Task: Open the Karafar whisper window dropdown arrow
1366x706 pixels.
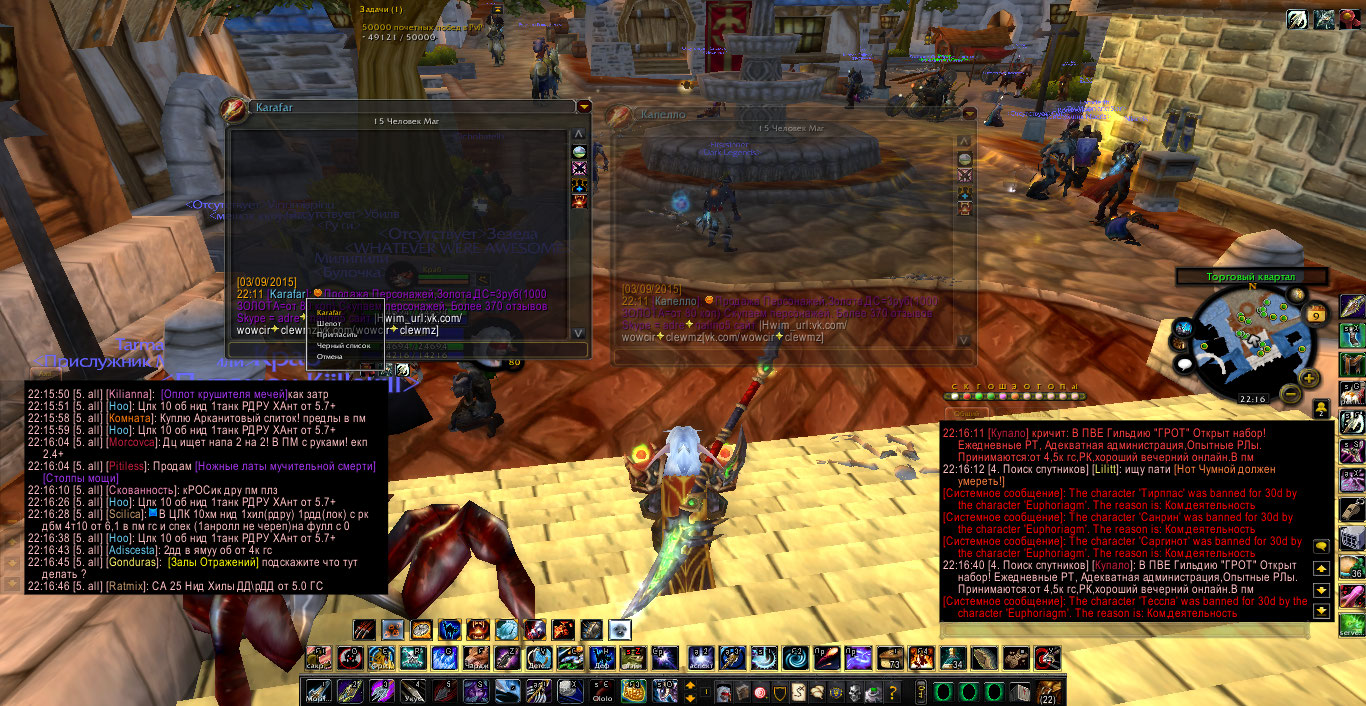Action: pyautogui.click(x=584, y=107)
